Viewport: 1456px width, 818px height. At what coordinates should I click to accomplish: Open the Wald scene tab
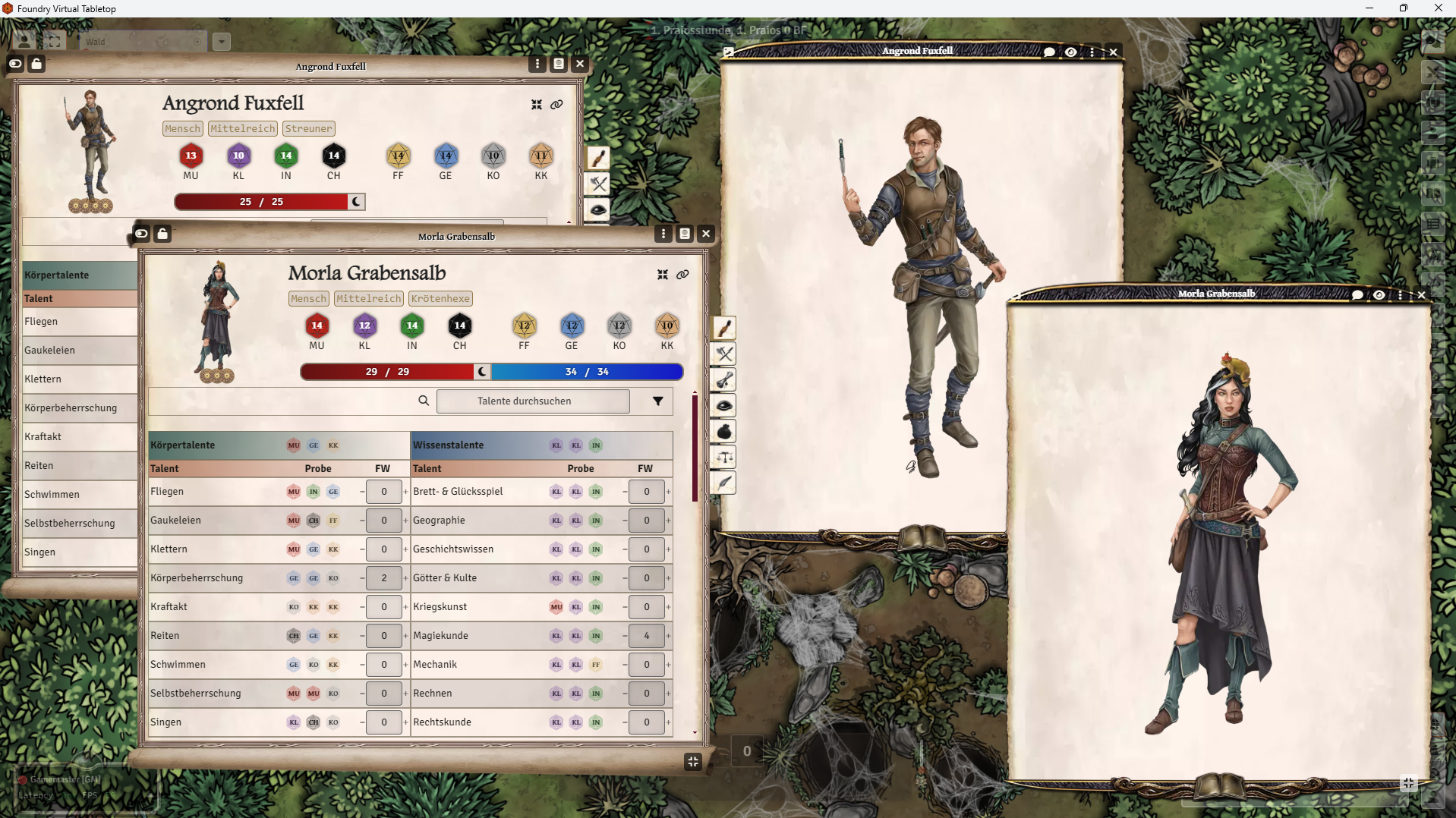tap(137, 42)
